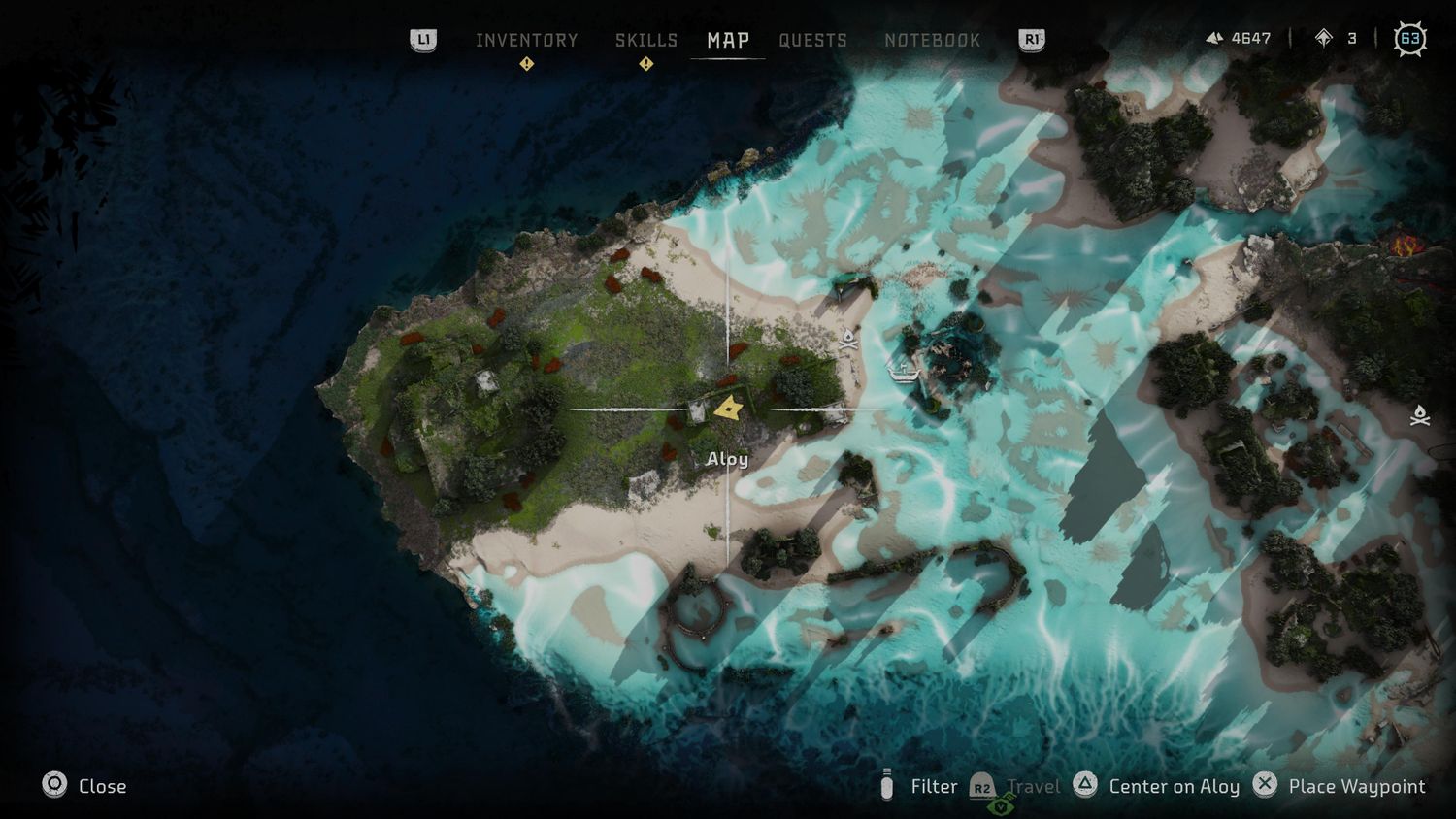
Task: Choose Center on Aloy
Action: 1157,786
